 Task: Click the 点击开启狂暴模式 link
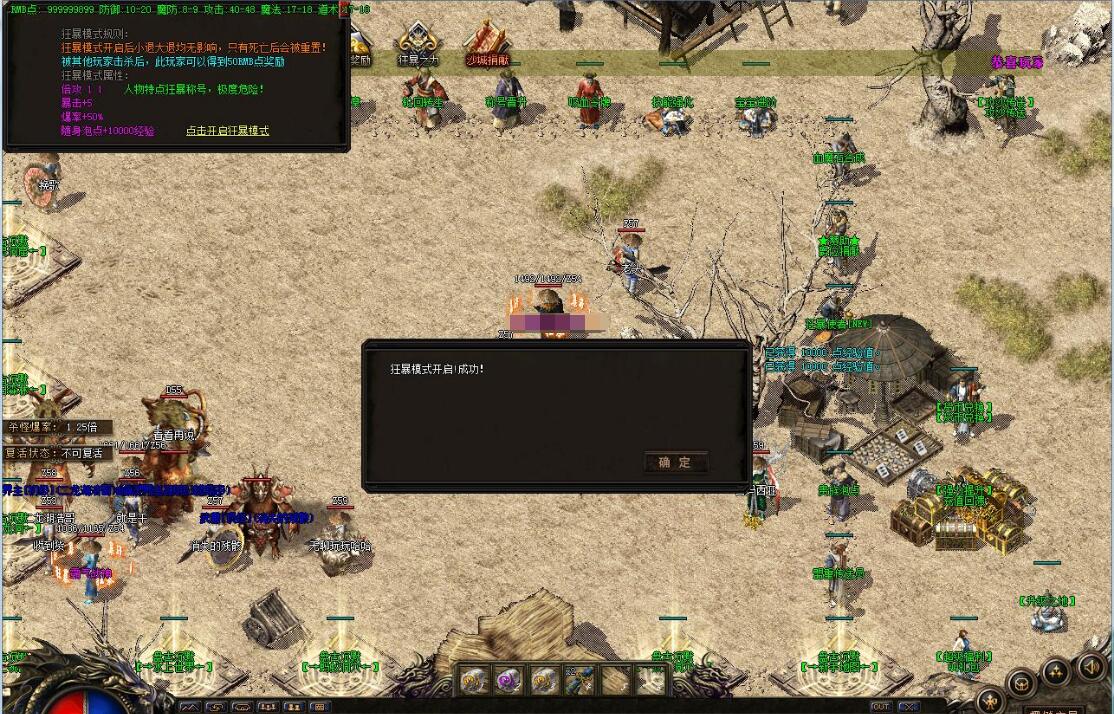(x=227, y=131)
